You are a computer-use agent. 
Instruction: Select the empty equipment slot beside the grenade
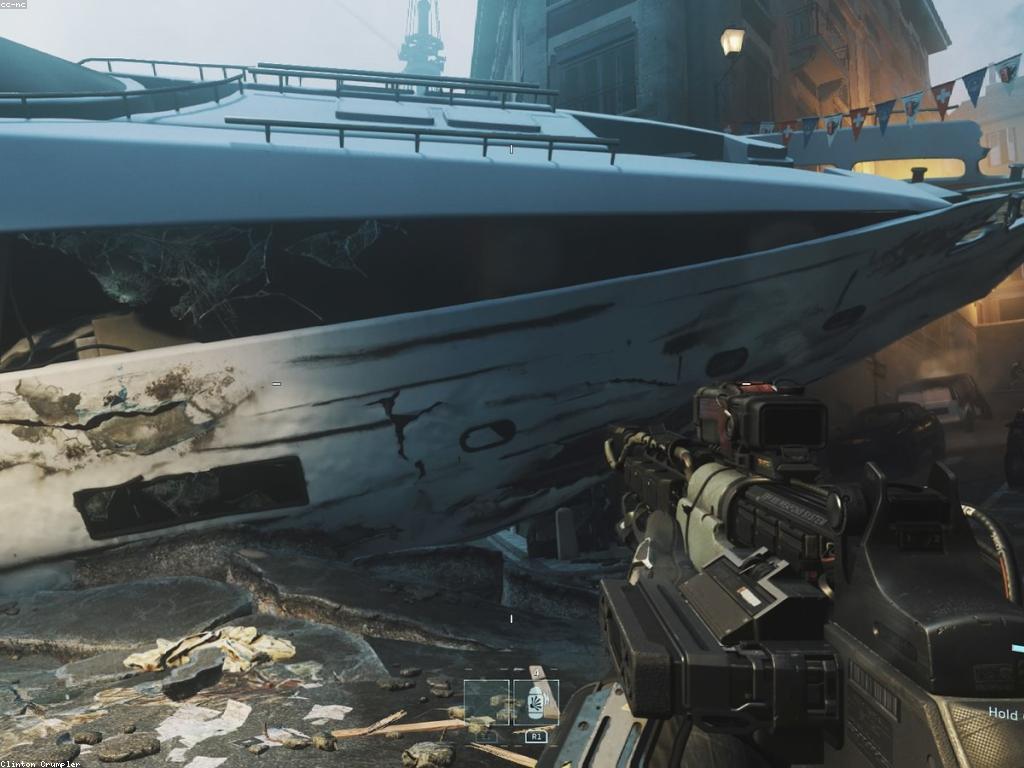coord(487,702)
